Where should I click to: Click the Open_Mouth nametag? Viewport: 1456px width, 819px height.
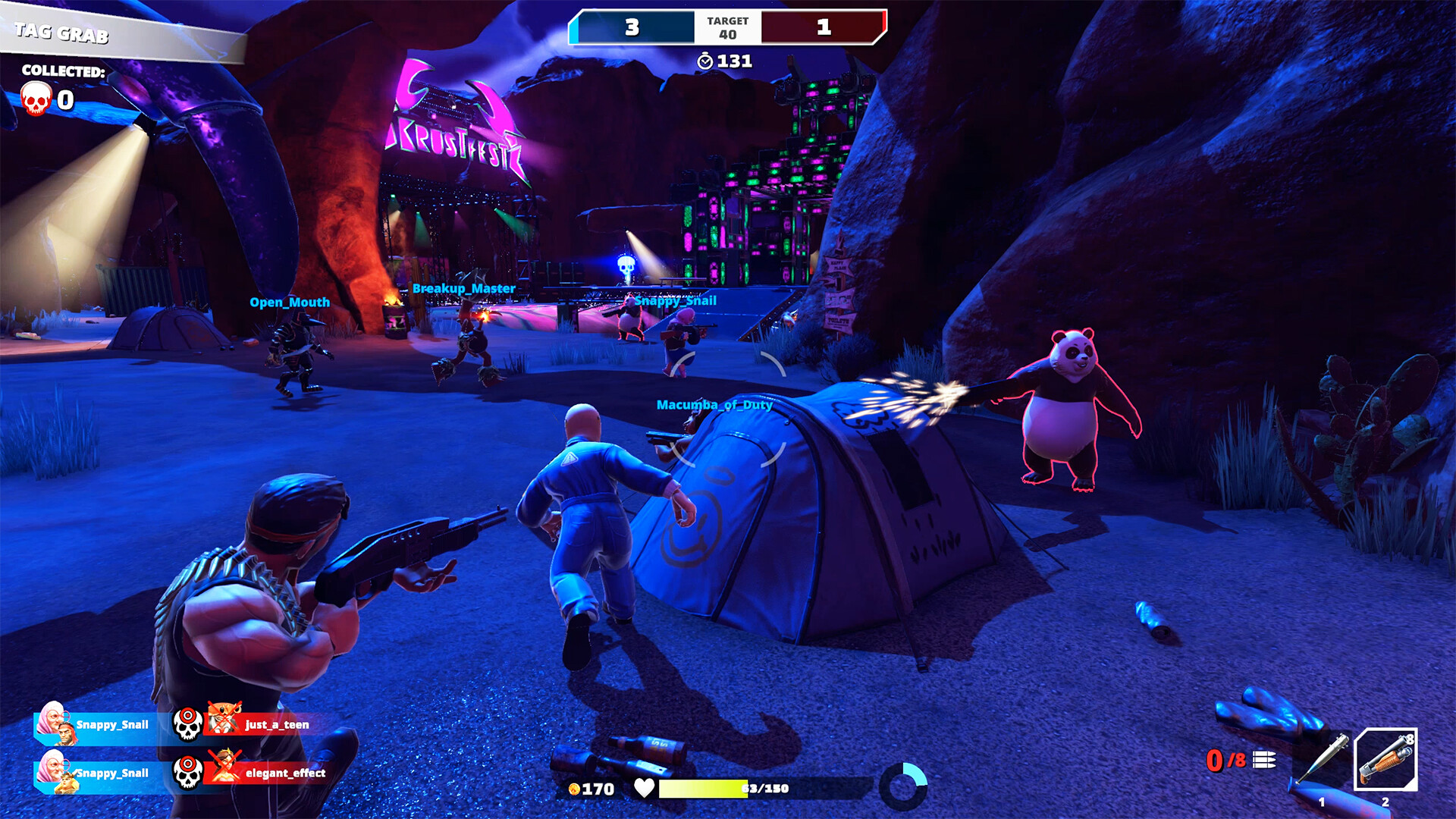288,302
